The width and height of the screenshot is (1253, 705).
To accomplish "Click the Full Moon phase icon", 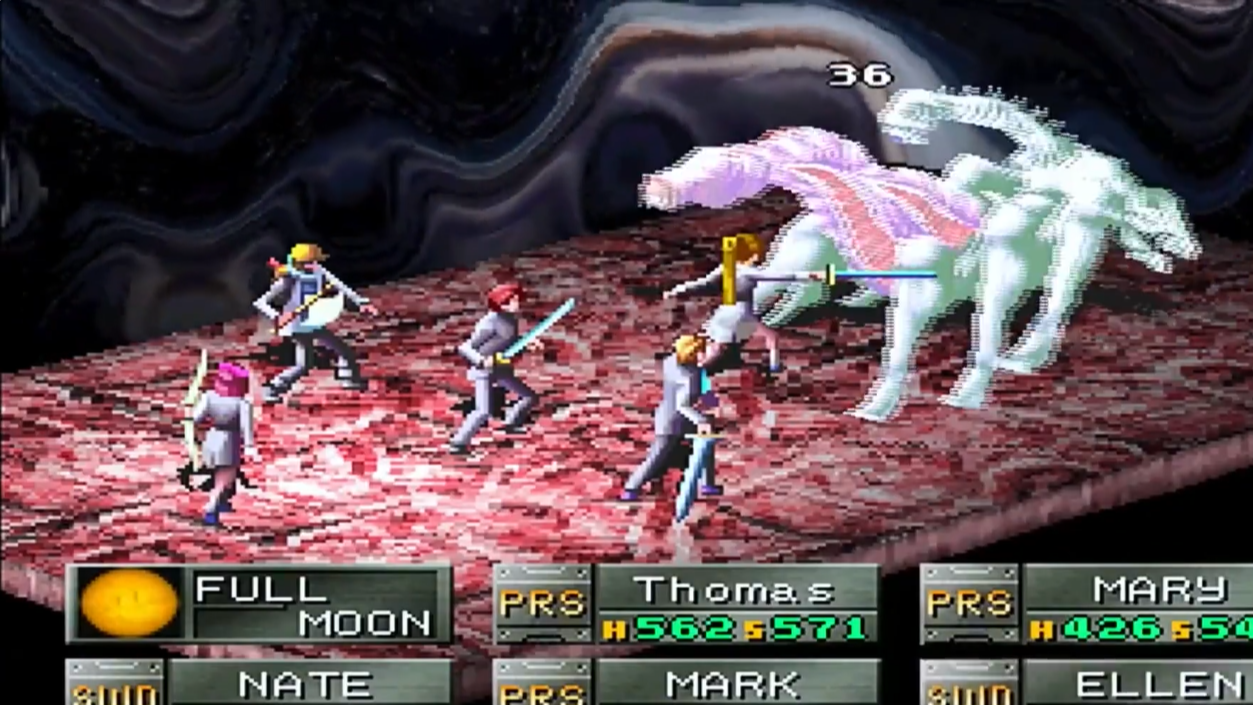I will pos(129,604).
